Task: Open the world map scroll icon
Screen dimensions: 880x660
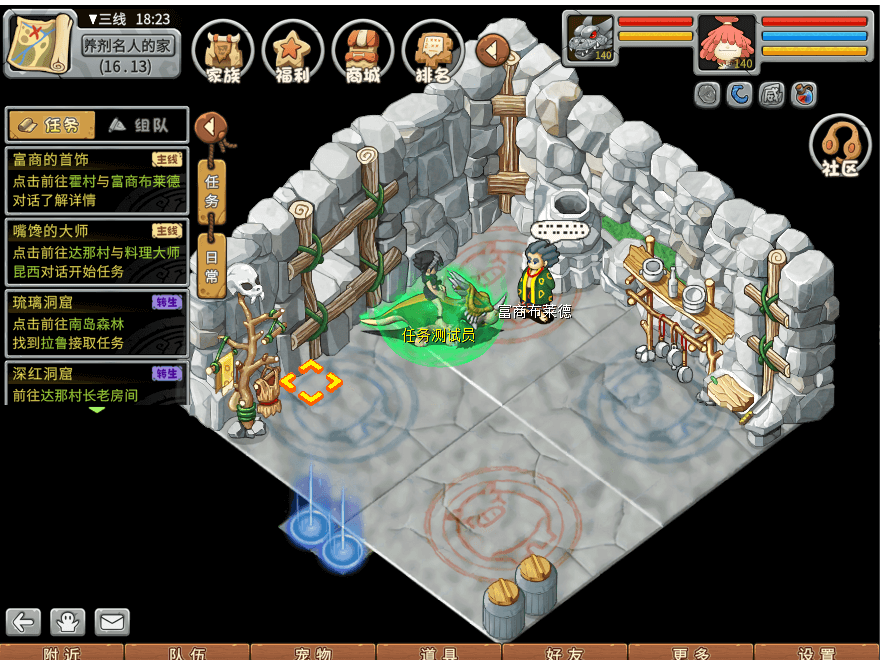Action: tap(40, 42)
